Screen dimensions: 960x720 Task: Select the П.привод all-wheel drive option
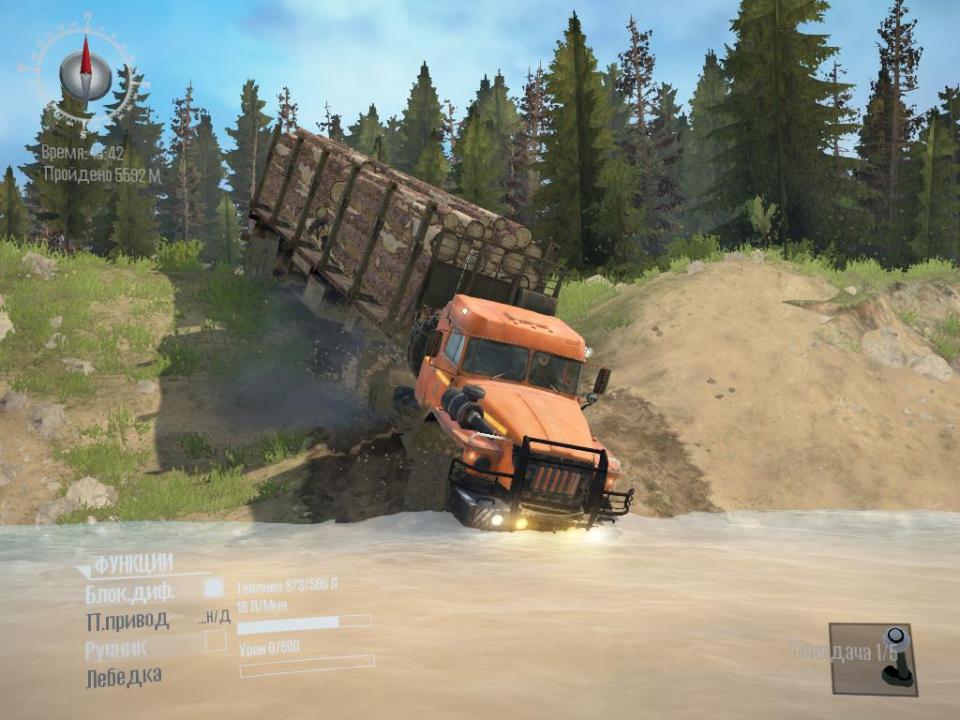[x=127, y=620]
